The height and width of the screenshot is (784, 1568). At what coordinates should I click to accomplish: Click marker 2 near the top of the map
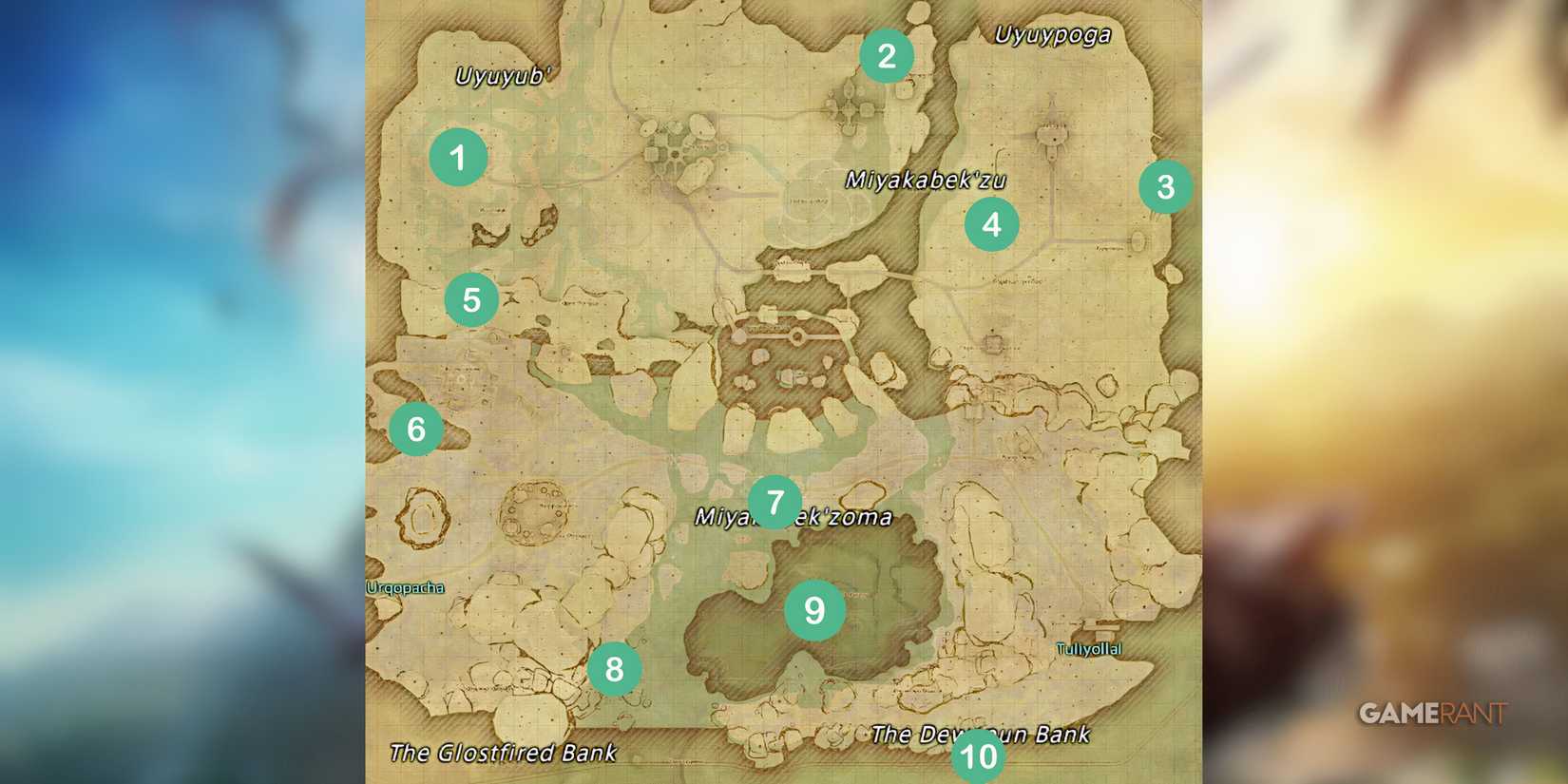pyautogui.click(x=888, y=55)
